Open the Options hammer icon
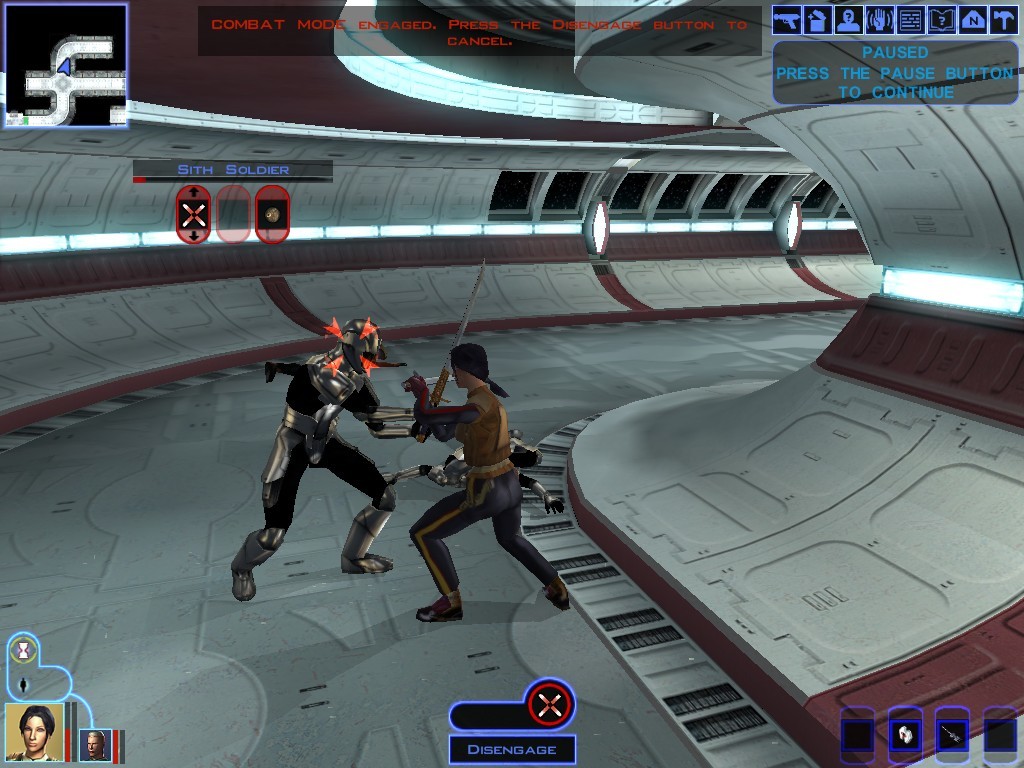 pos(1003,19)
